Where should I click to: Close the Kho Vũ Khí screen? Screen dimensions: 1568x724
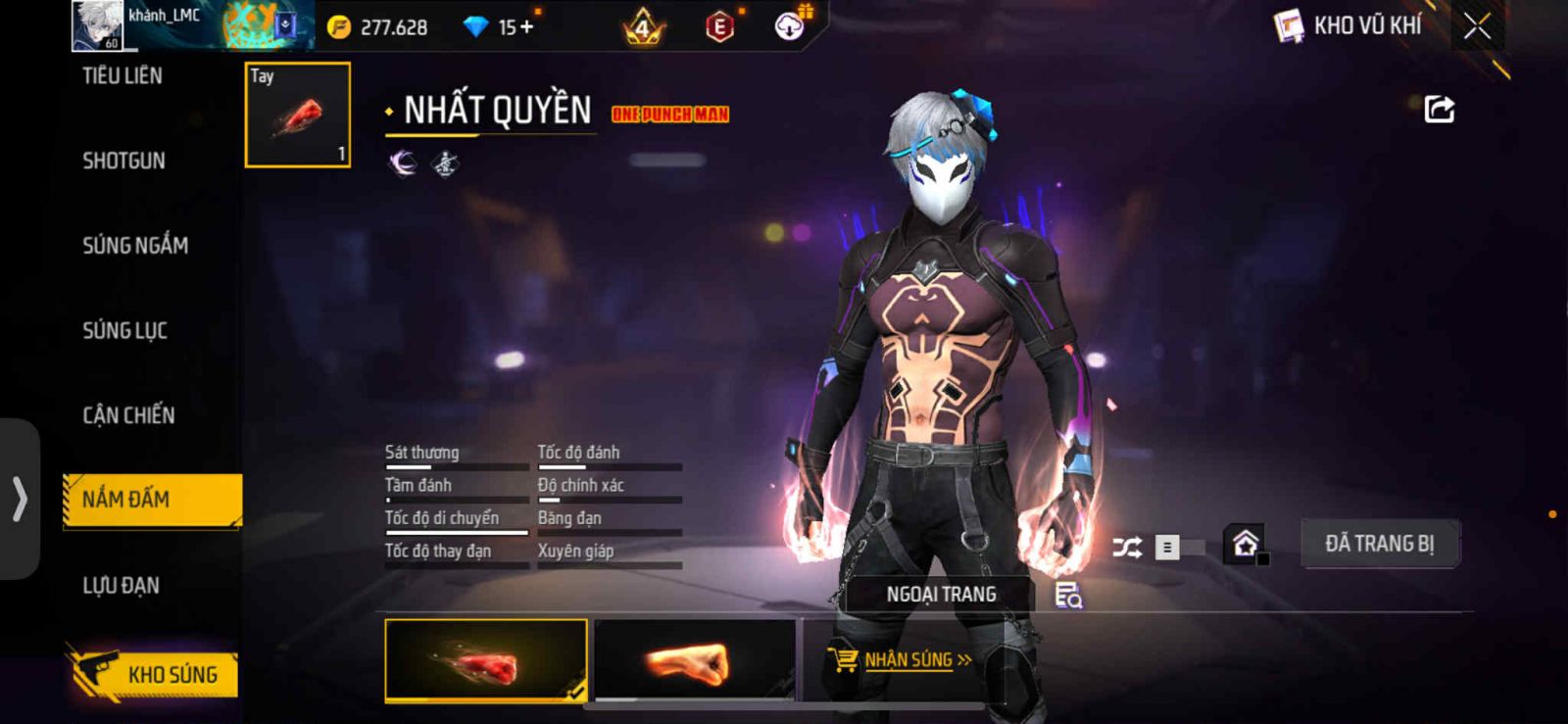[1477, 26]
